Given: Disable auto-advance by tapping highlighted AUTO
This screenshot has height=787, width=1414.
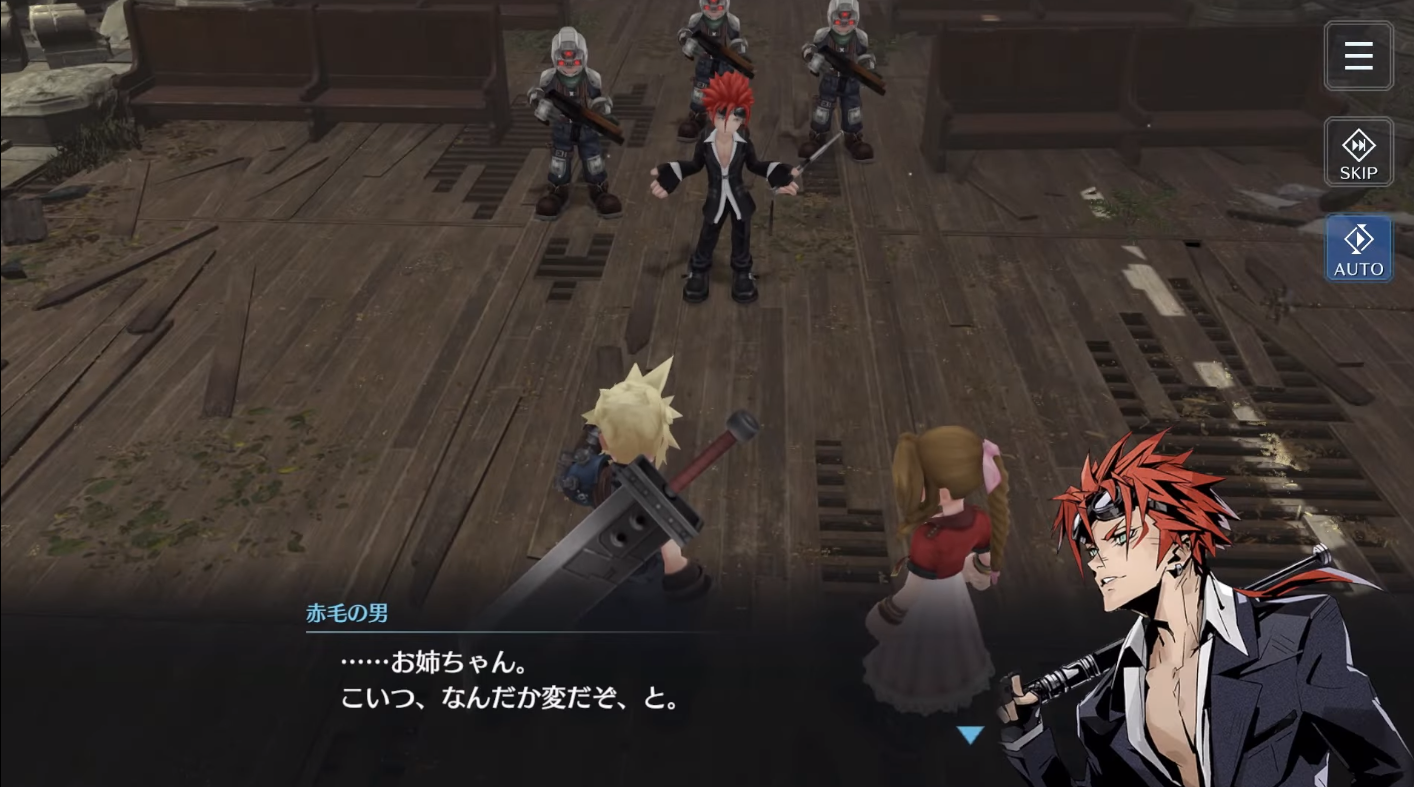Looking at the screenshot, I should (1358, 248).
